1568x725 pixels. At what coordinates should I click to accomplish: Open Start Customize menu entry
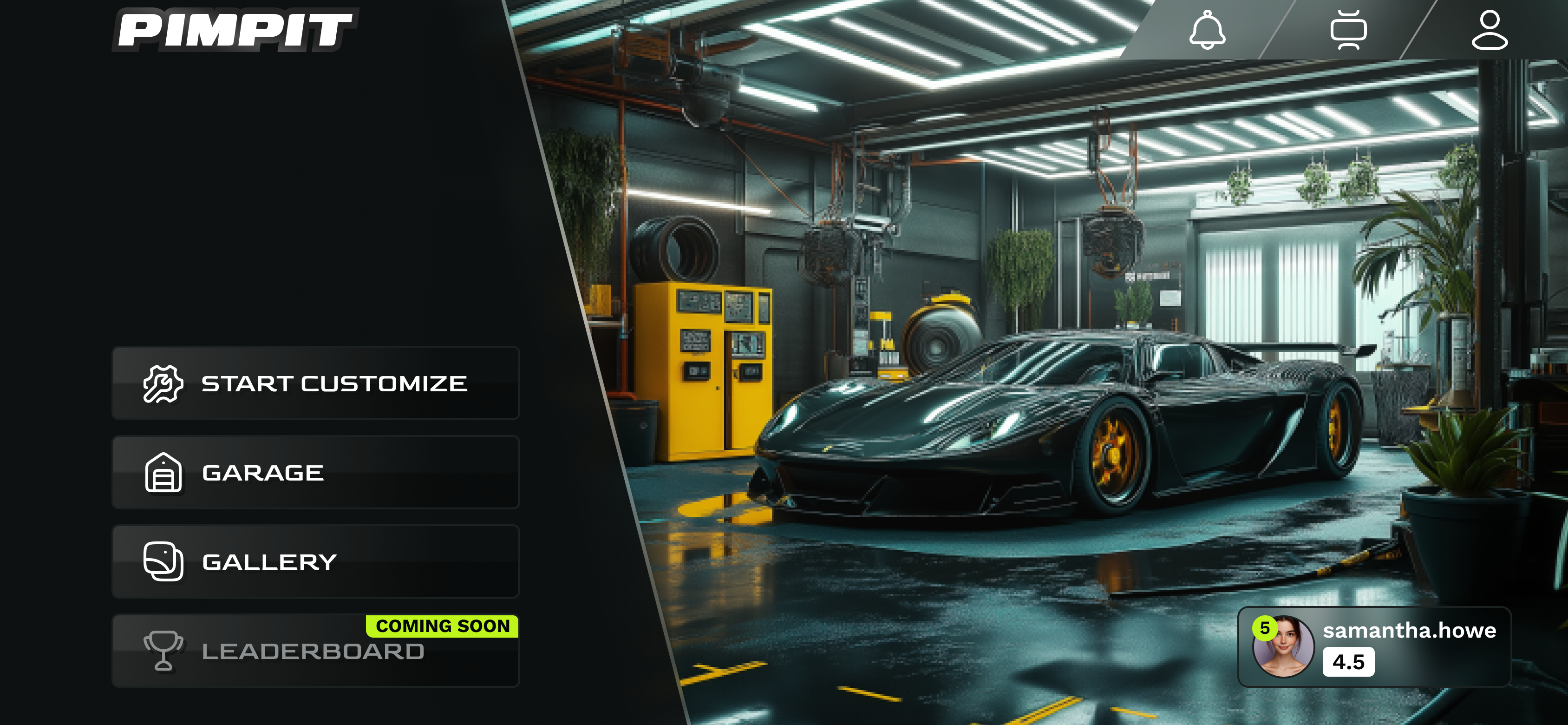tap(315, 383)
